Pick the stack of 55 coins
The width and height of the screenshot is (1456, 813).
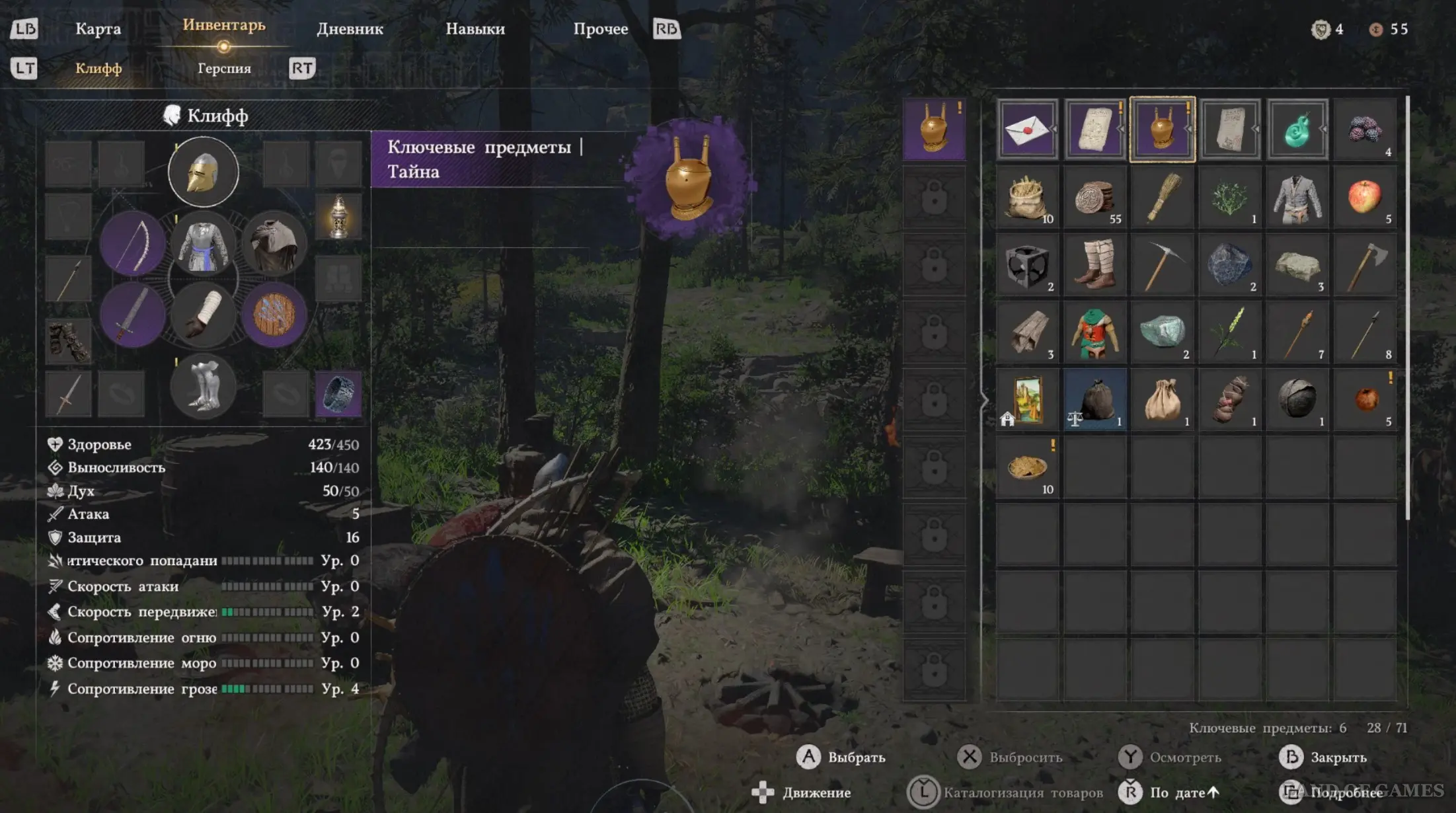tap(1094, 197)
